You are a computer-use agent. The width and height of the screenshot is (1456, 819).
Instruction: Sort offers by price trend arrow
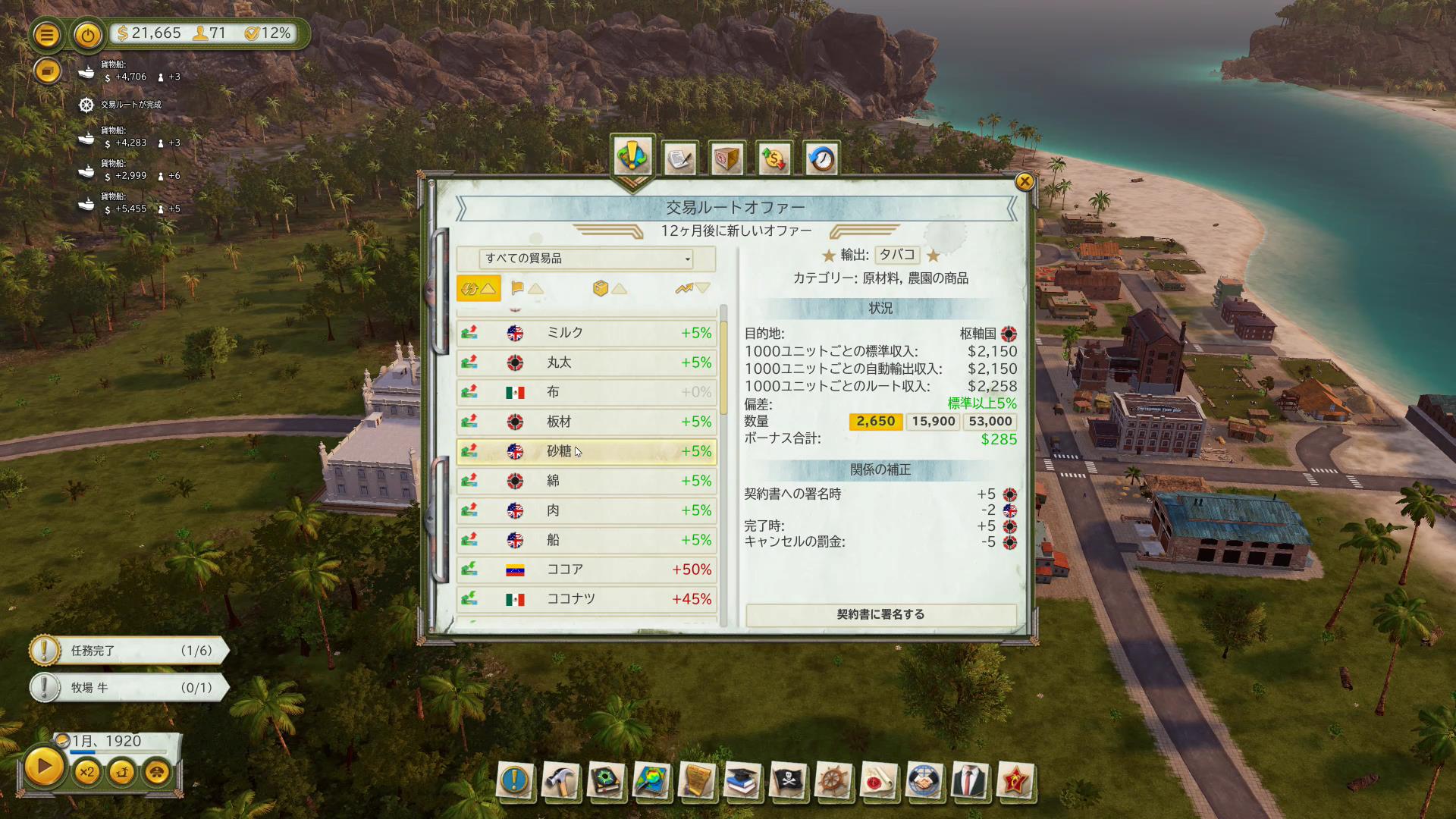tap(692, 288)
